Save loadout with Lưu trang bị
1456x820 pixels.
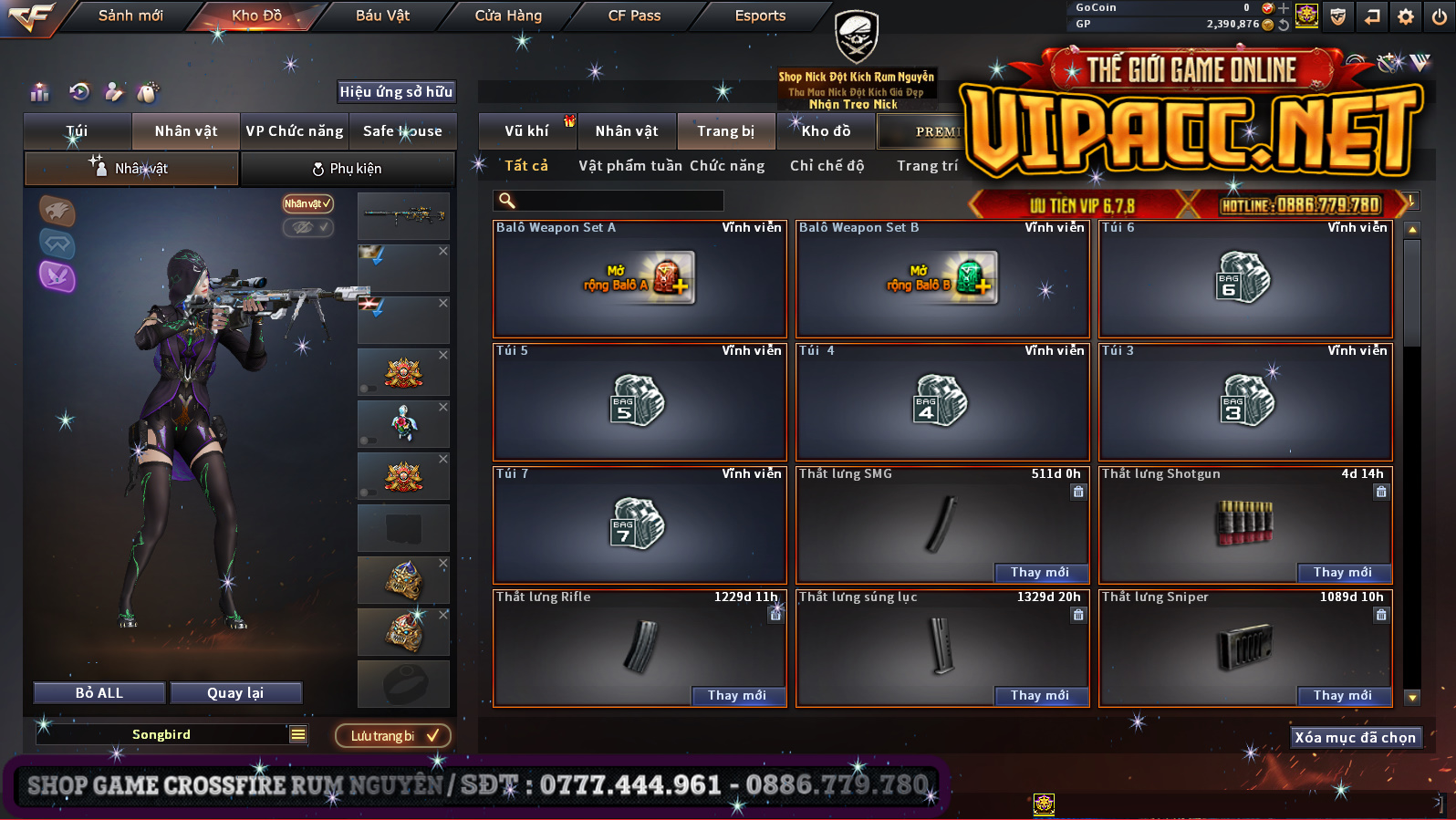(x=393, y=735)
